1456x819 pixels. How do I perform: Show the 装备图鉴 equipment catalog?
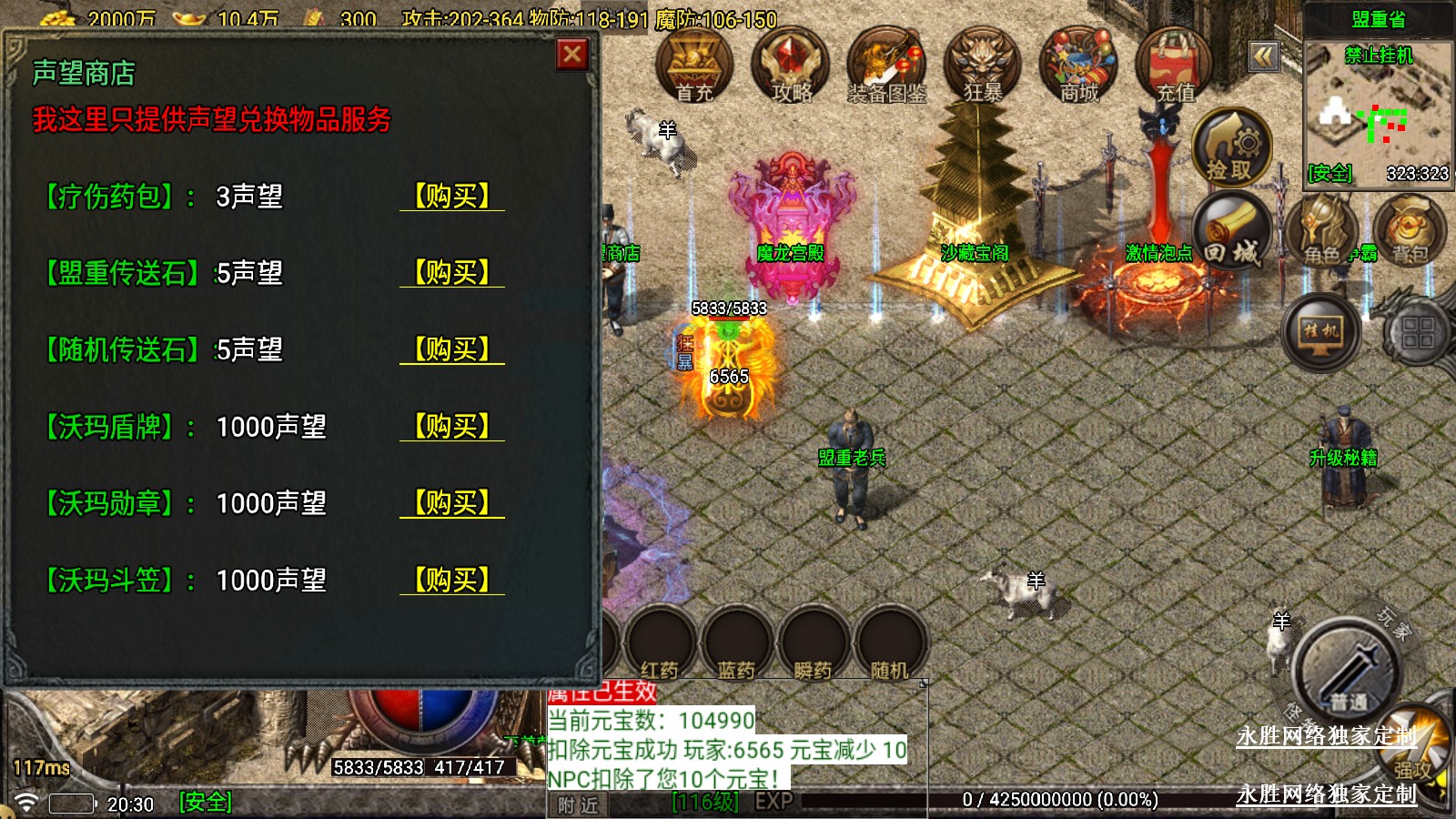point(886,66)
